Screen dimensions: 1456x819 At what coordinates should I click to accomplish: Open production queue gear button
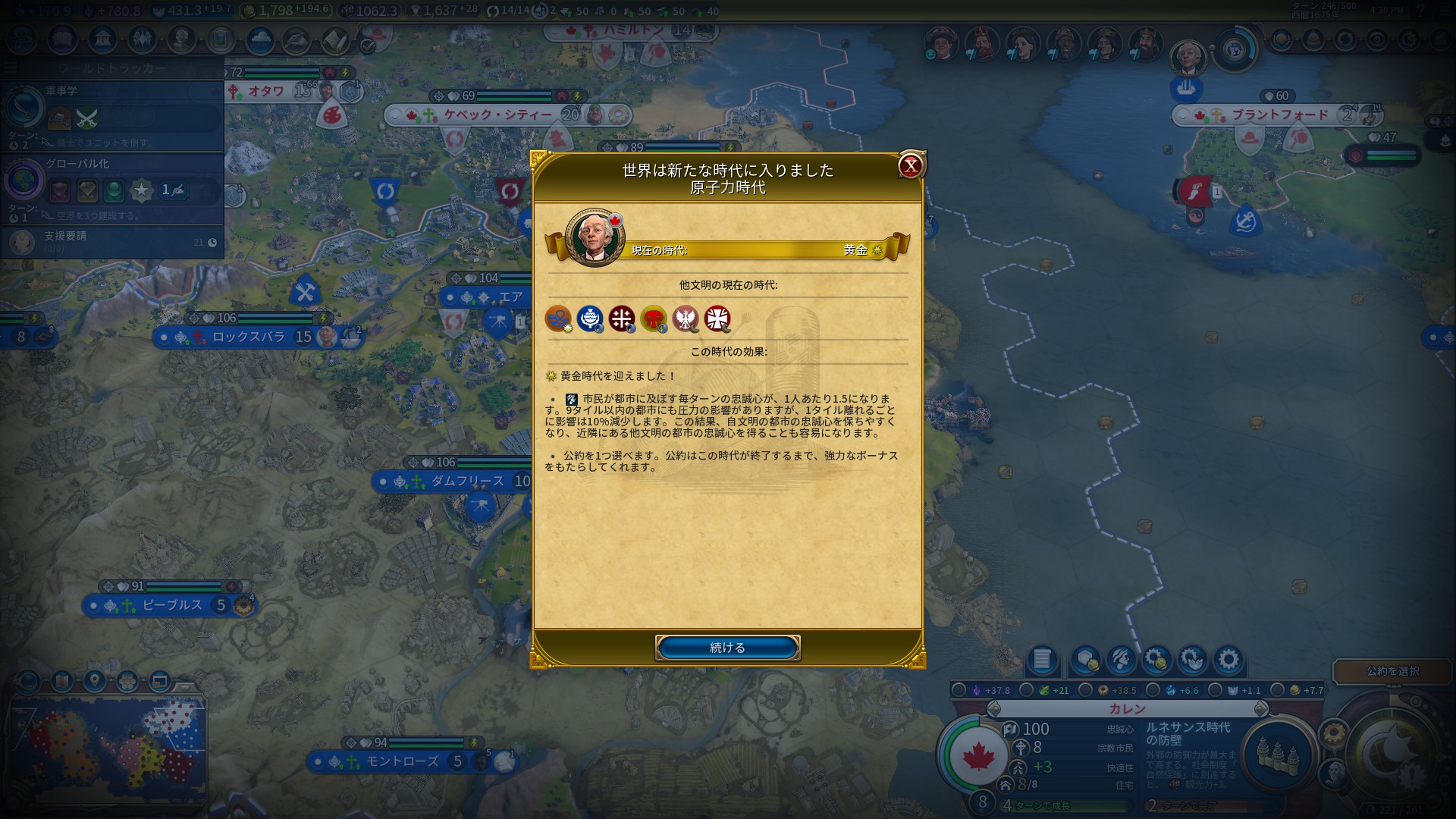(x=1228, y=660)
